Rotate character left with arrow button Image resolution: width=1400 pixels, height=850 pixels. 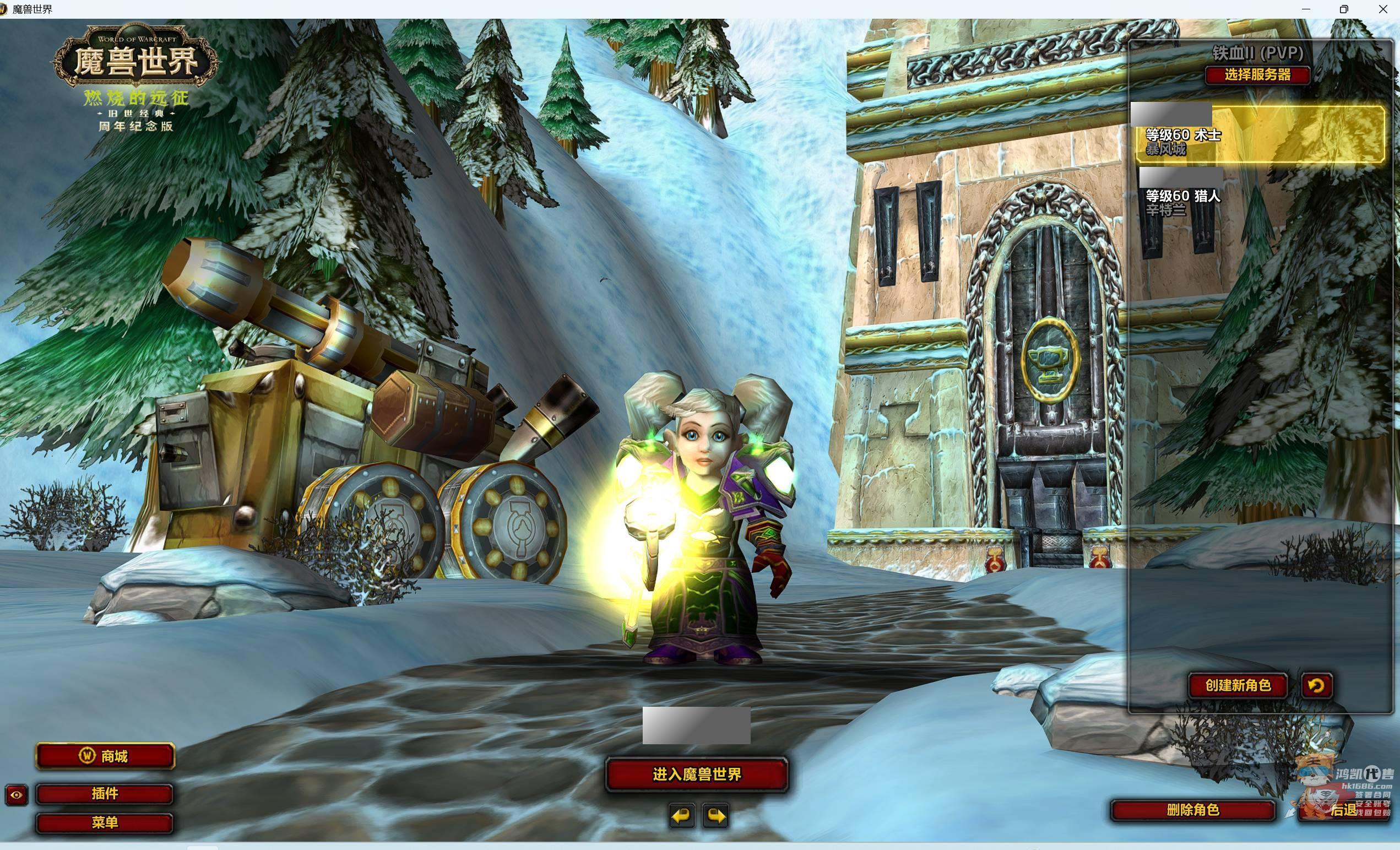681,816
